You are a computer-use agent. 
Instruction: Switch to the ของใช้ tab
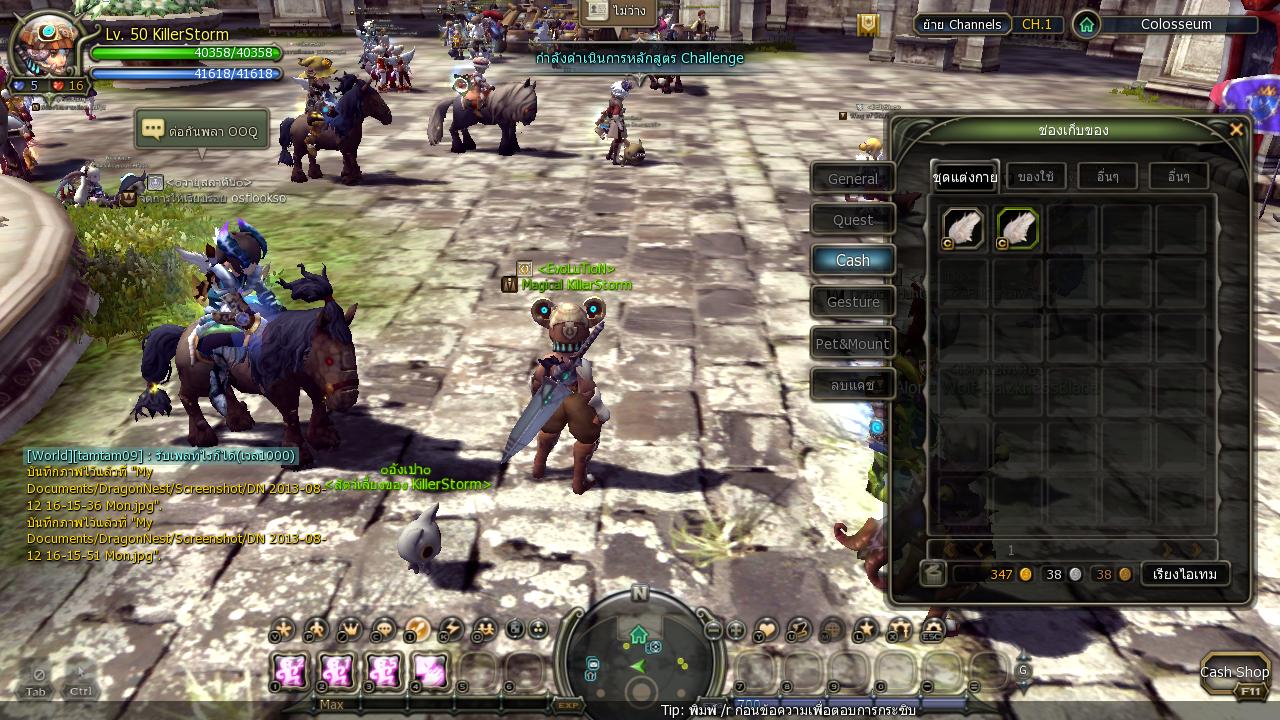coord(1035,177)
